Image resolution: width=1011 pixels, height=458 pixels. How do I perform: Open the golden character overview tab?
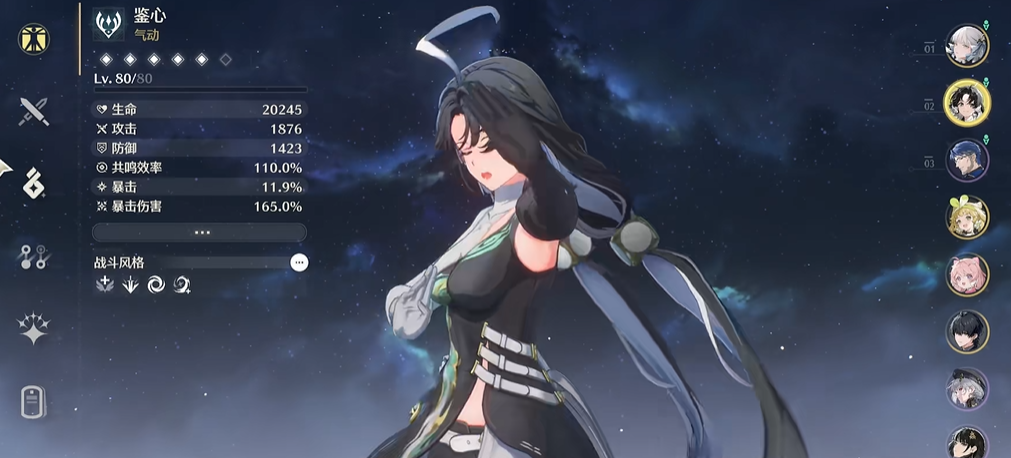[35, 39]
